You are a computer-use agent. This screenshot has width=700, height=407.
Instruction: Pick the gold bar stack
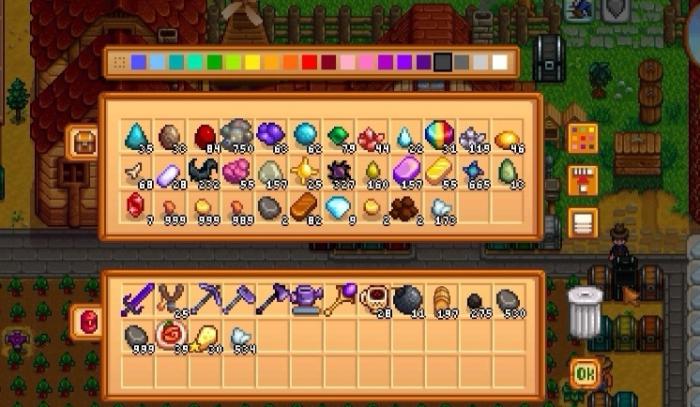click(441, 171)
